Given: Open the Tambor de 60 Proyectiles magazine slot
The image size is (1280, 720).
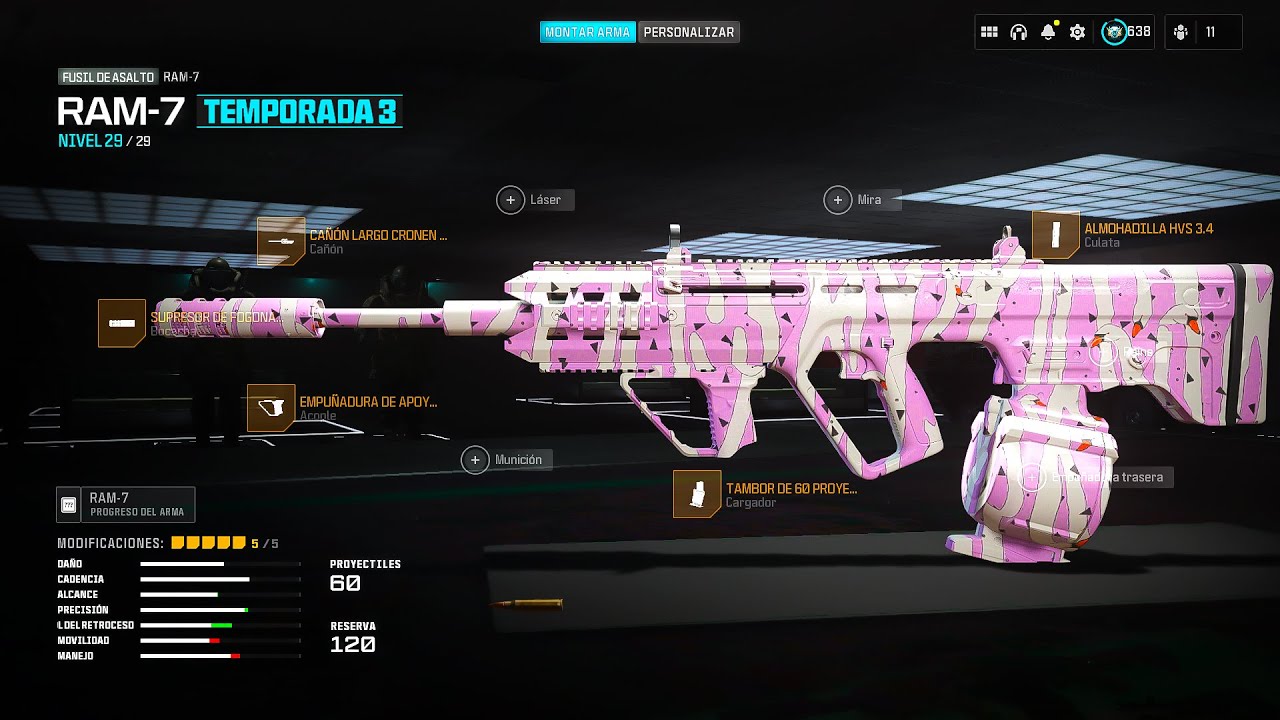Looking at the screenshot, I should pos(697,494).
